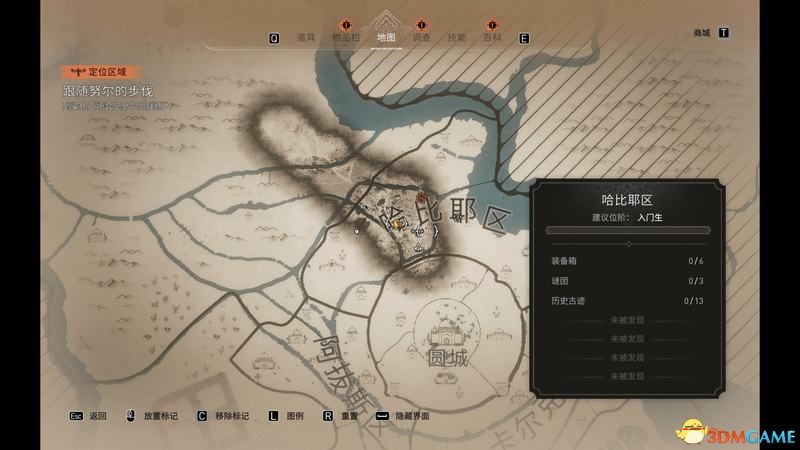Open the 调查 investigation tab

(x=421, y=38)
